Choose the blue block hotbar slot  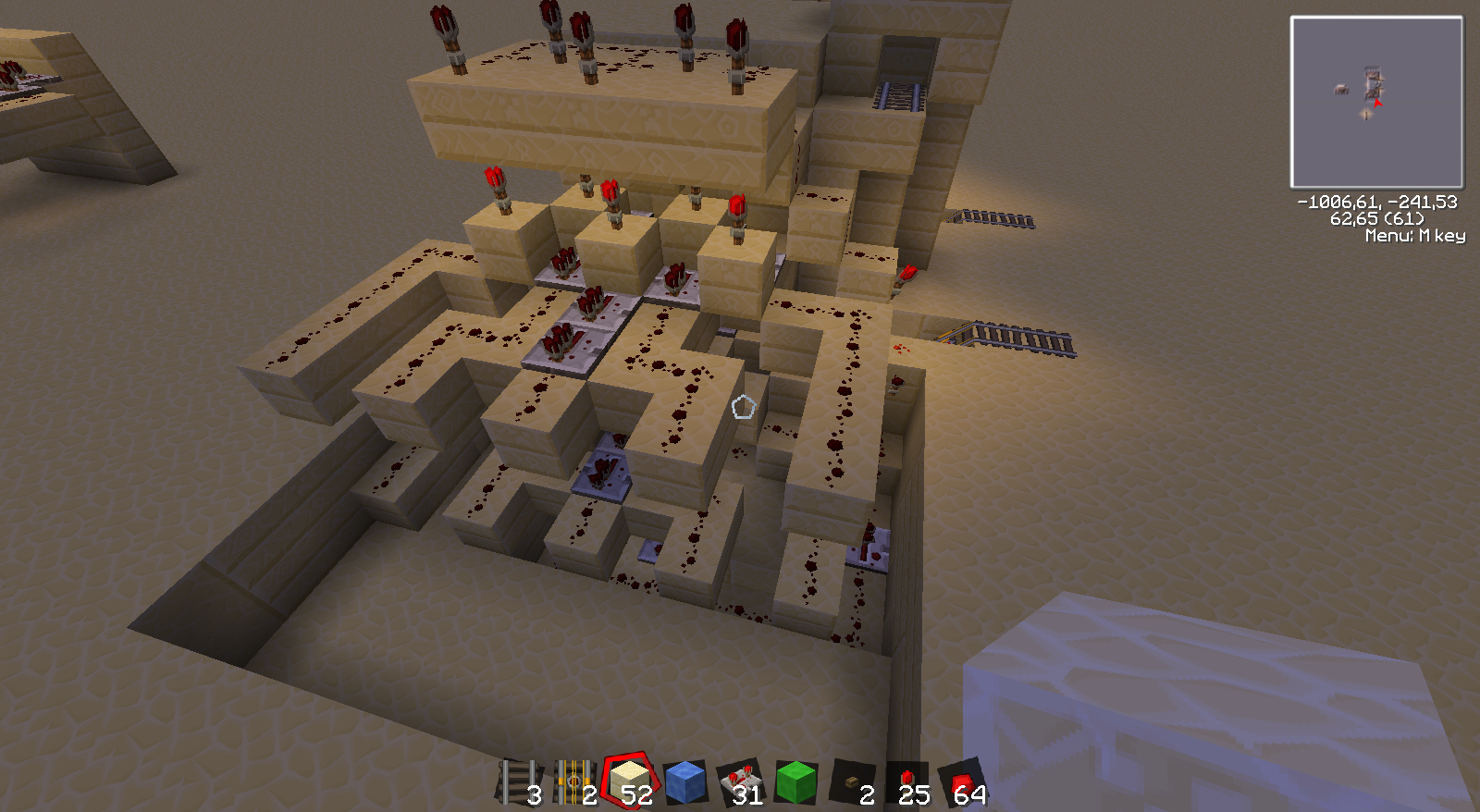685,782
